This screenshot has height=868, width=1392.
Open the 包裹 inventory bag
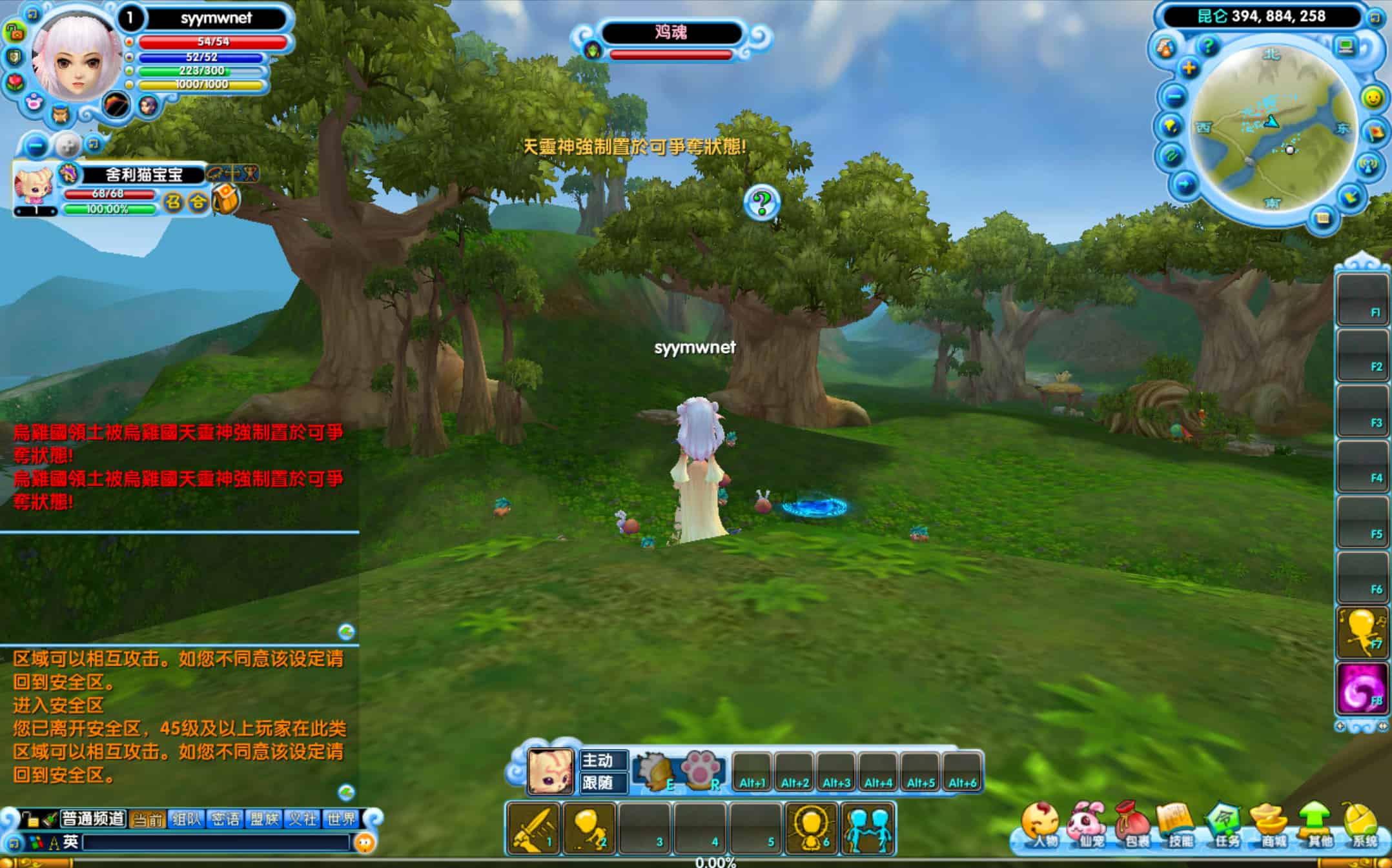pyautogui.click(x=1134, y=825)
